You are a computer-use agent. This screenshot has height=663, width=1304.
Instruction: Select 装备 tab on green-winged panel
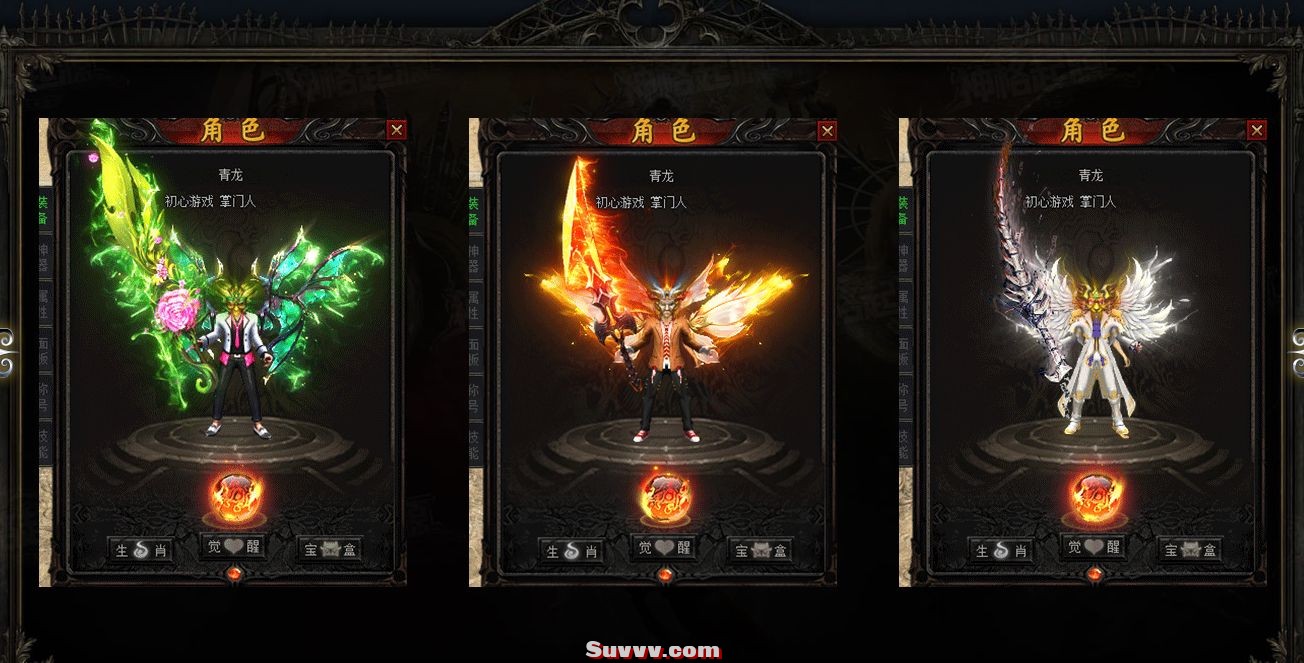click(44, 209)
